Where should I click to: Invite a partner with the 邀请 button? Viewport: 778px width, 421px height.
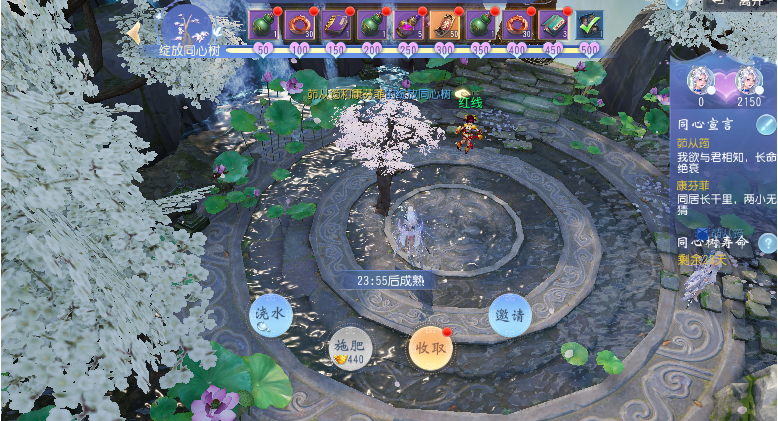coord(510,314)
